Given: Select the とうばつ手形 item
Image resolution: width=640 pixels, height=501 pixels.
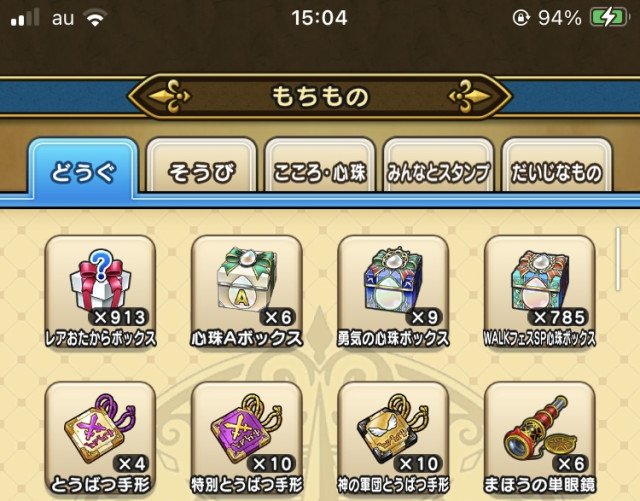Looking at the screenshot, I should click(100, 430).
